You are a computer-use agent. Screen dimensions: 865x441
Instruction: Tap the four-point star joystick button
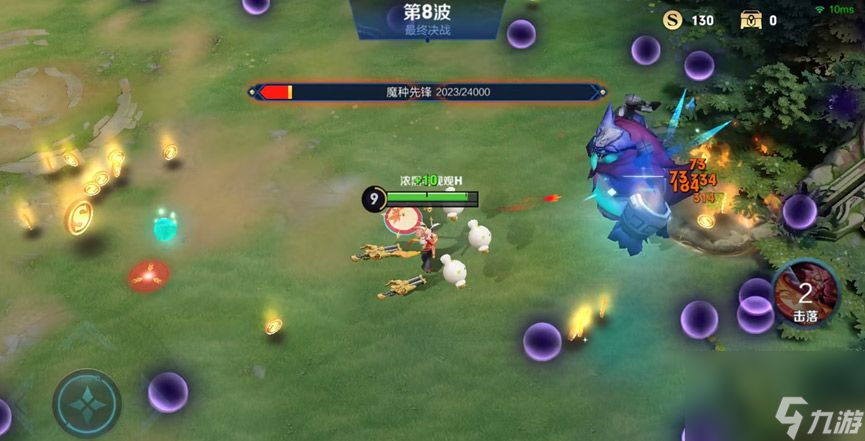click(x=87, y=403)
